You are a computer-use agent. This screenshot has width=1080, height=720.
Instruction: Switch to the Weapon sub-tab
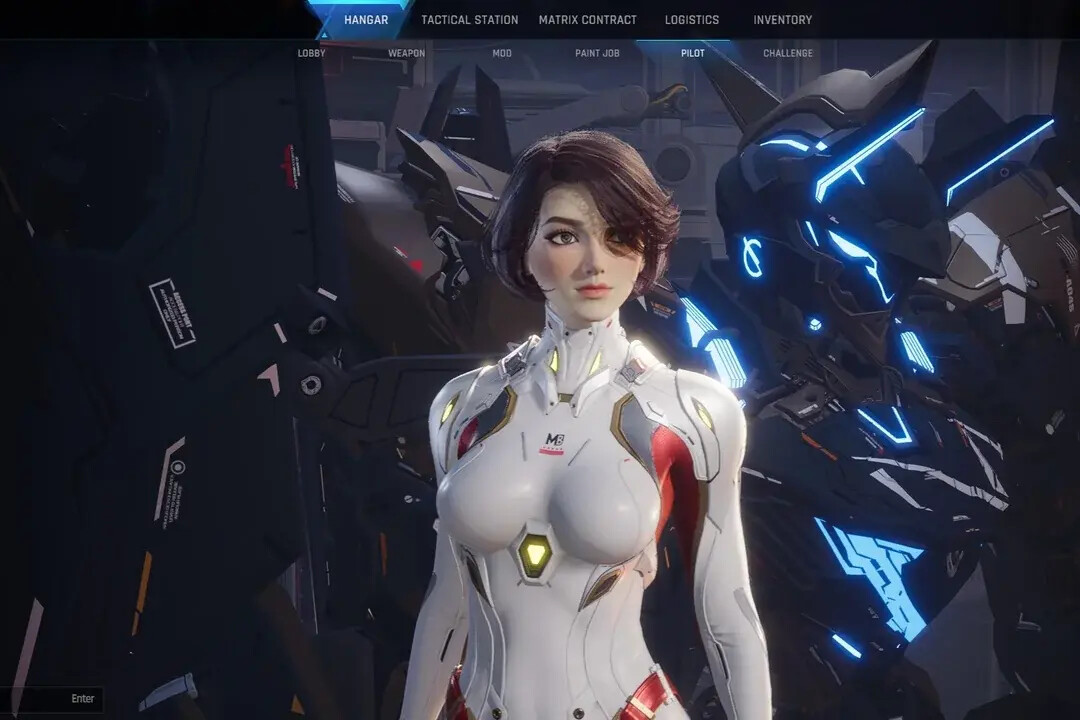pyautogui.click(x=406, y=53)
